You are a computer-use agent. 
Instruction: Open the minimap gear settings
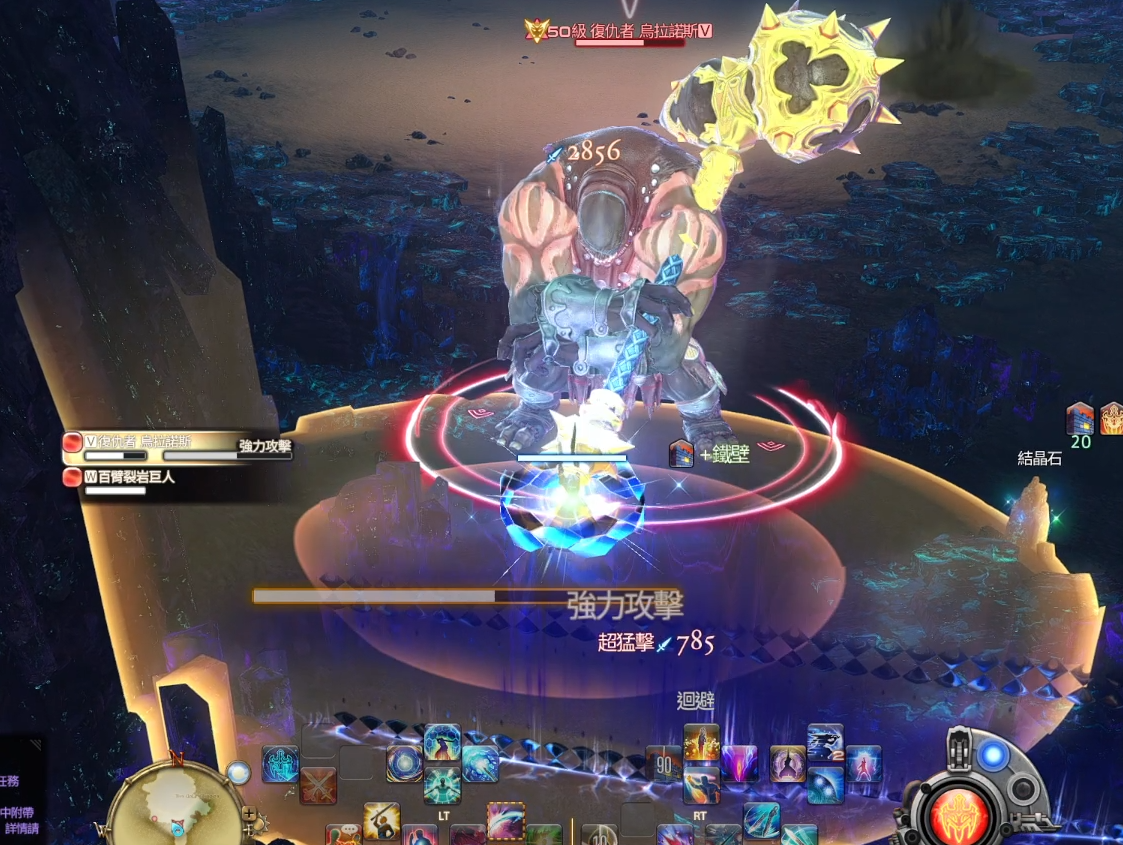(x=262, y=823)
